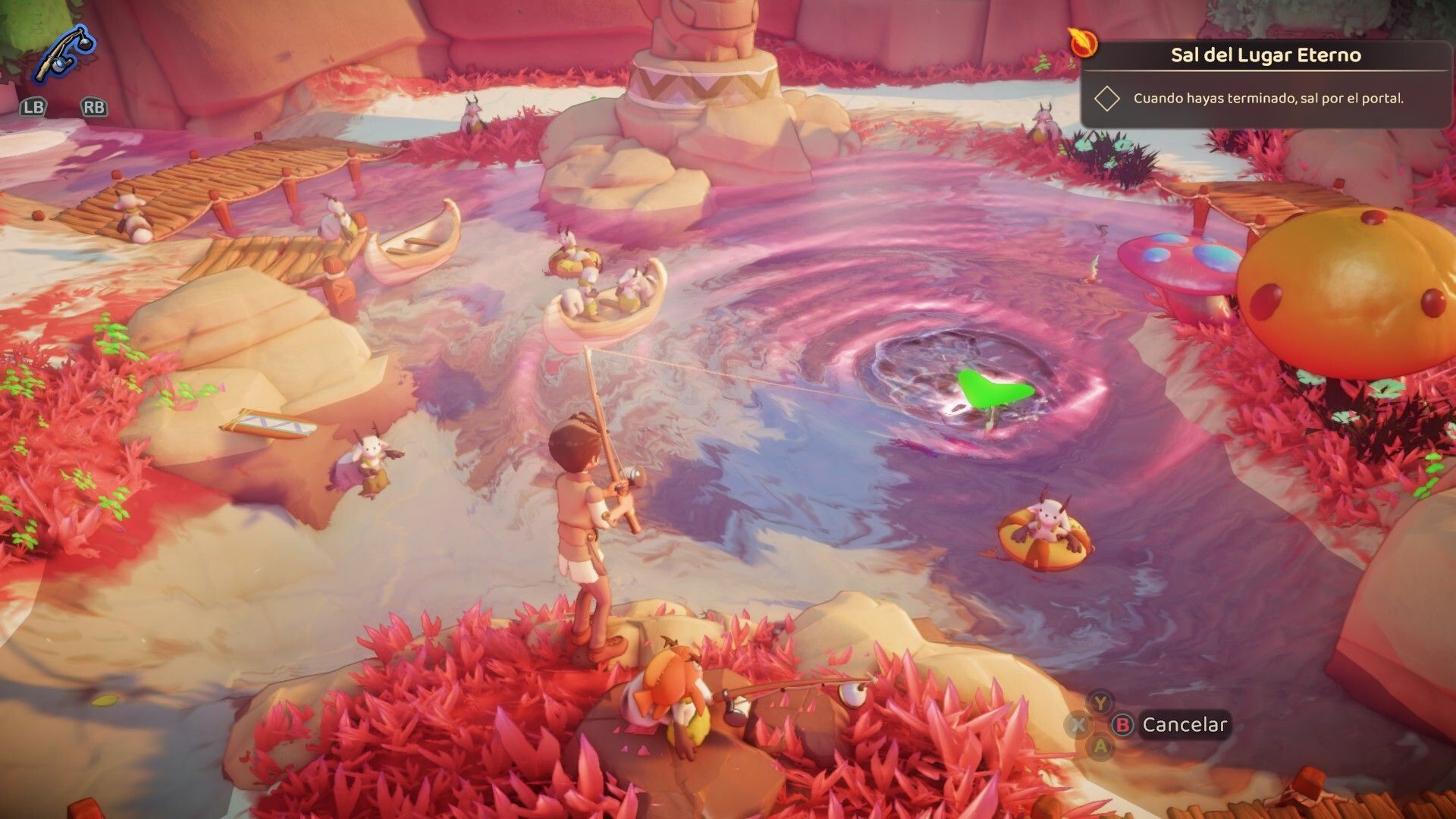Click the flame quest icon
This screenshot has width=1456, height=819.
tap(1083, 42)
